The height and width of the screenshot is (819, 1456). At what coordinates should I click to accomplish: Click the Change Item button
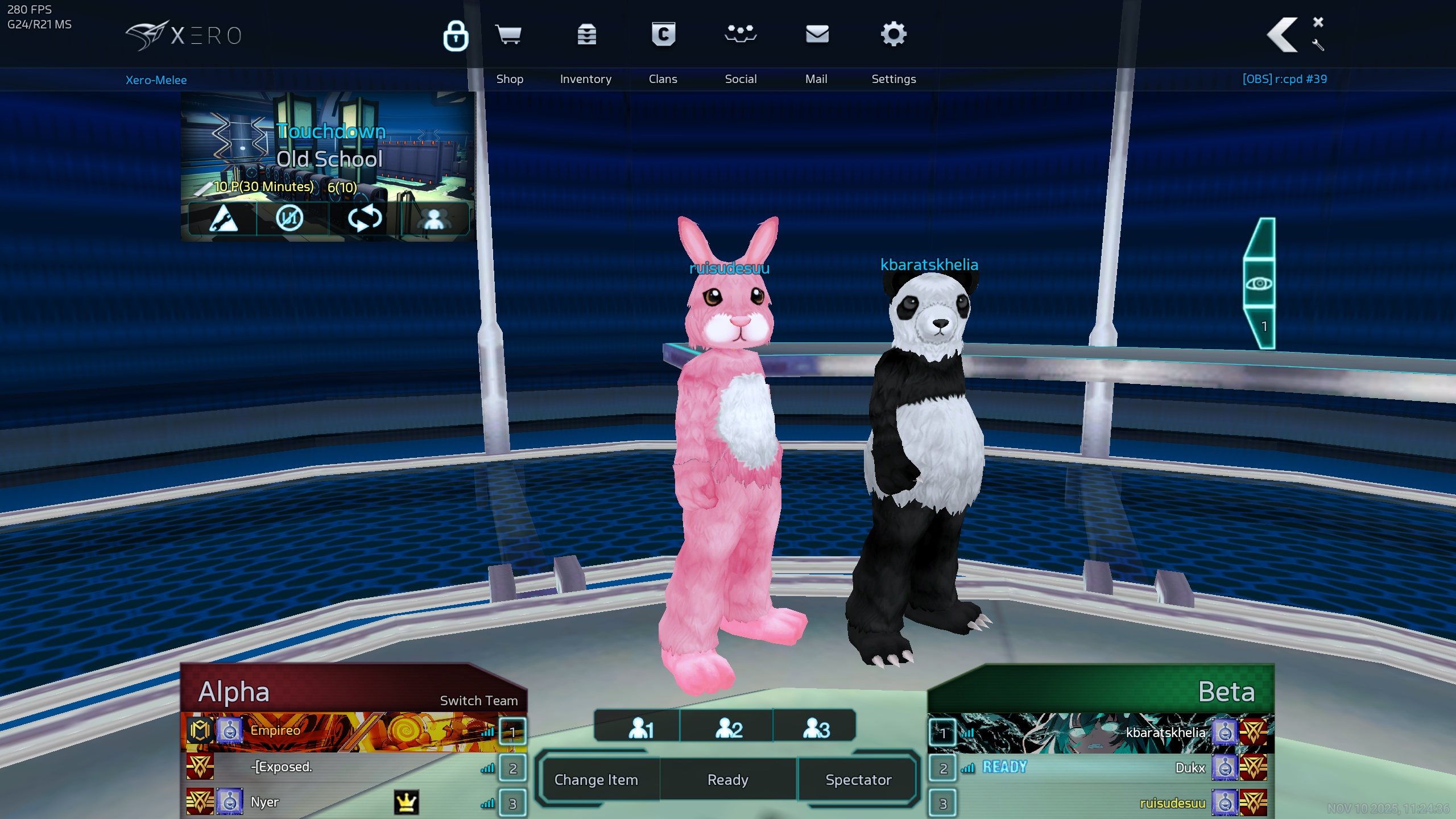pos(596,780)
